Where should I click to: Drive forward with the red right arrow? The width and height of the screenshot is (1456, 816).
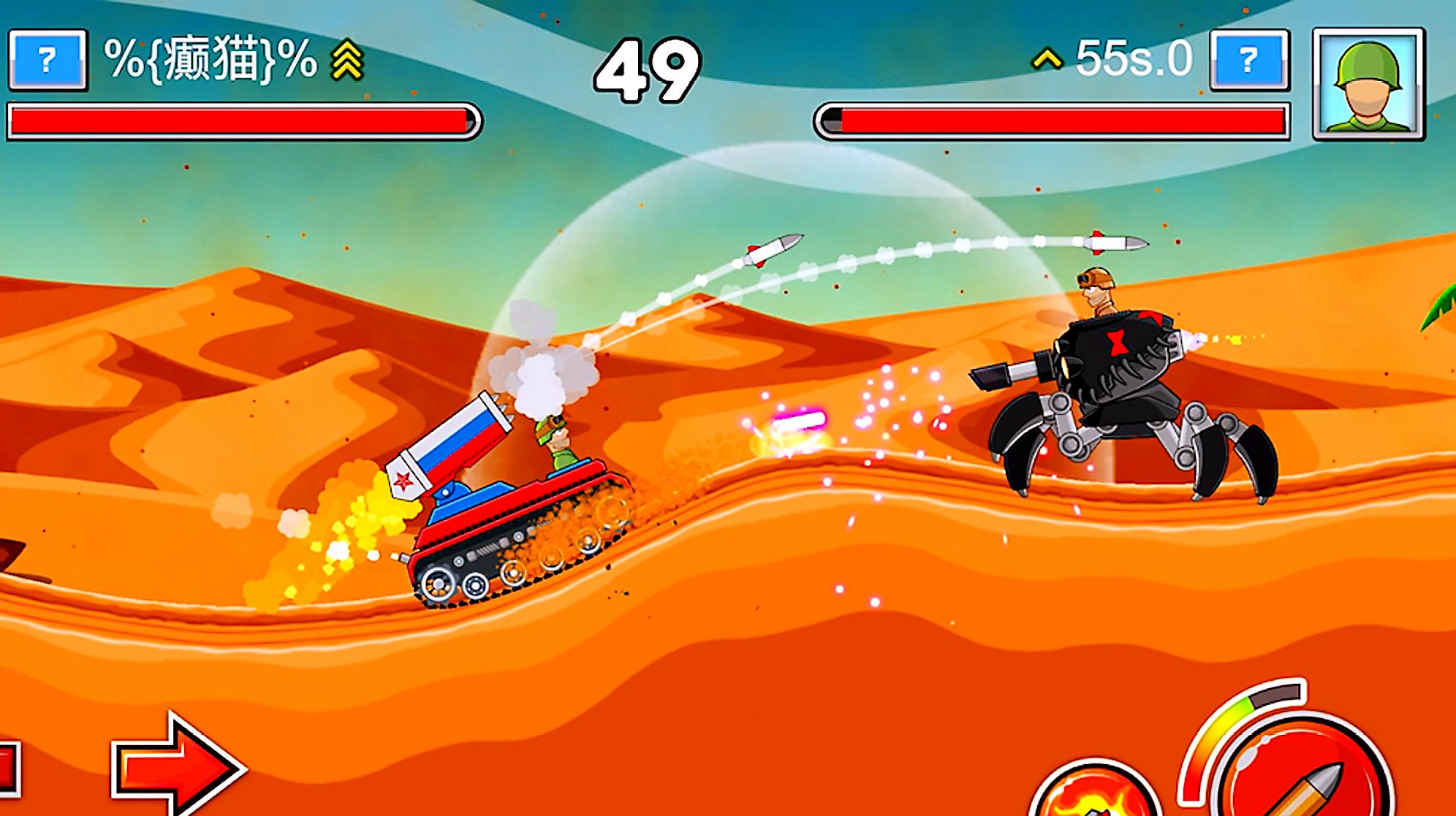pyautogui.click(x=178, y=766)
